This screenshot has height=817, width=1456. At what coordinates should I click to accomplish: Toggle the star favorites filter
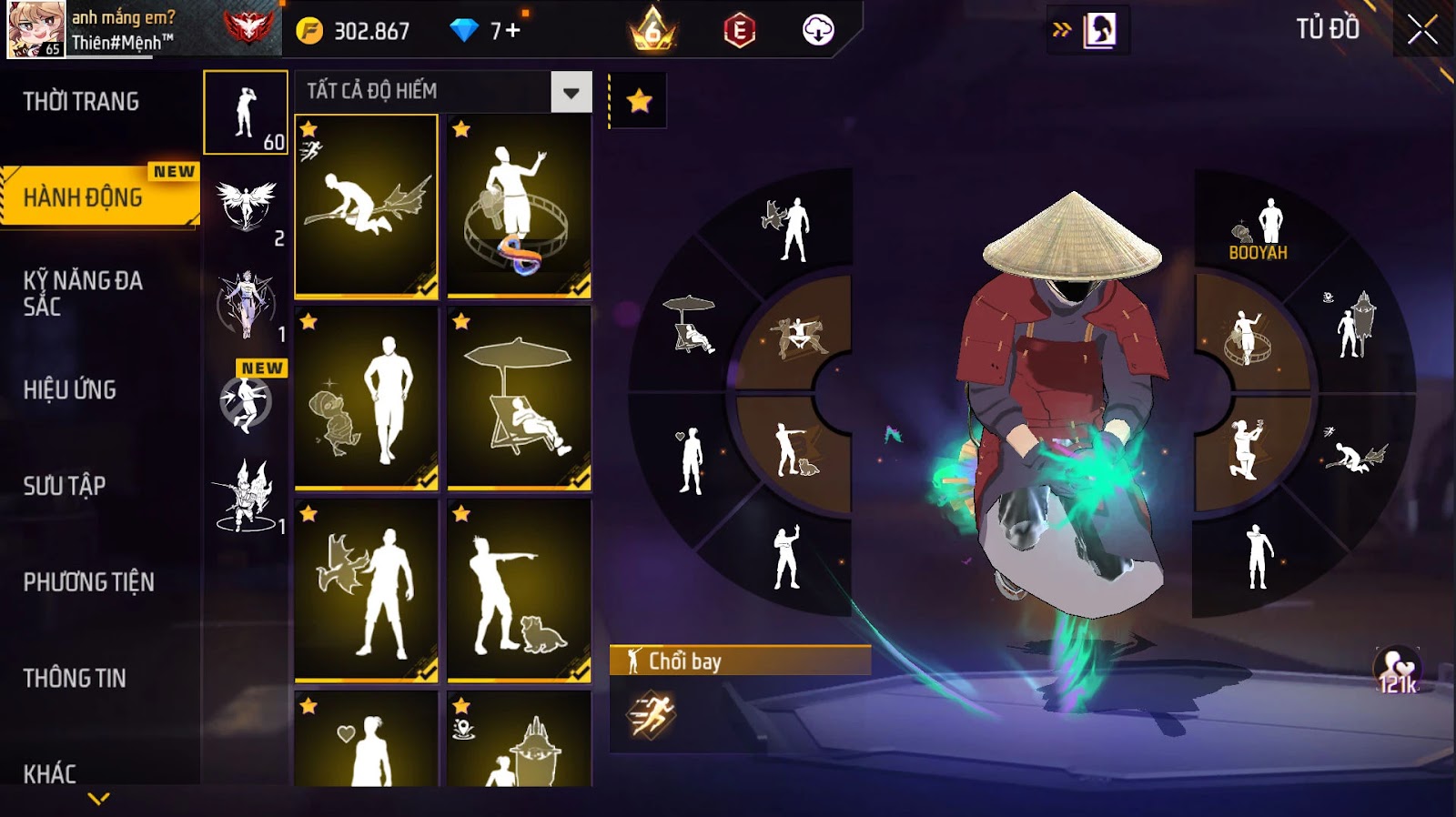[x=639, y=101]
